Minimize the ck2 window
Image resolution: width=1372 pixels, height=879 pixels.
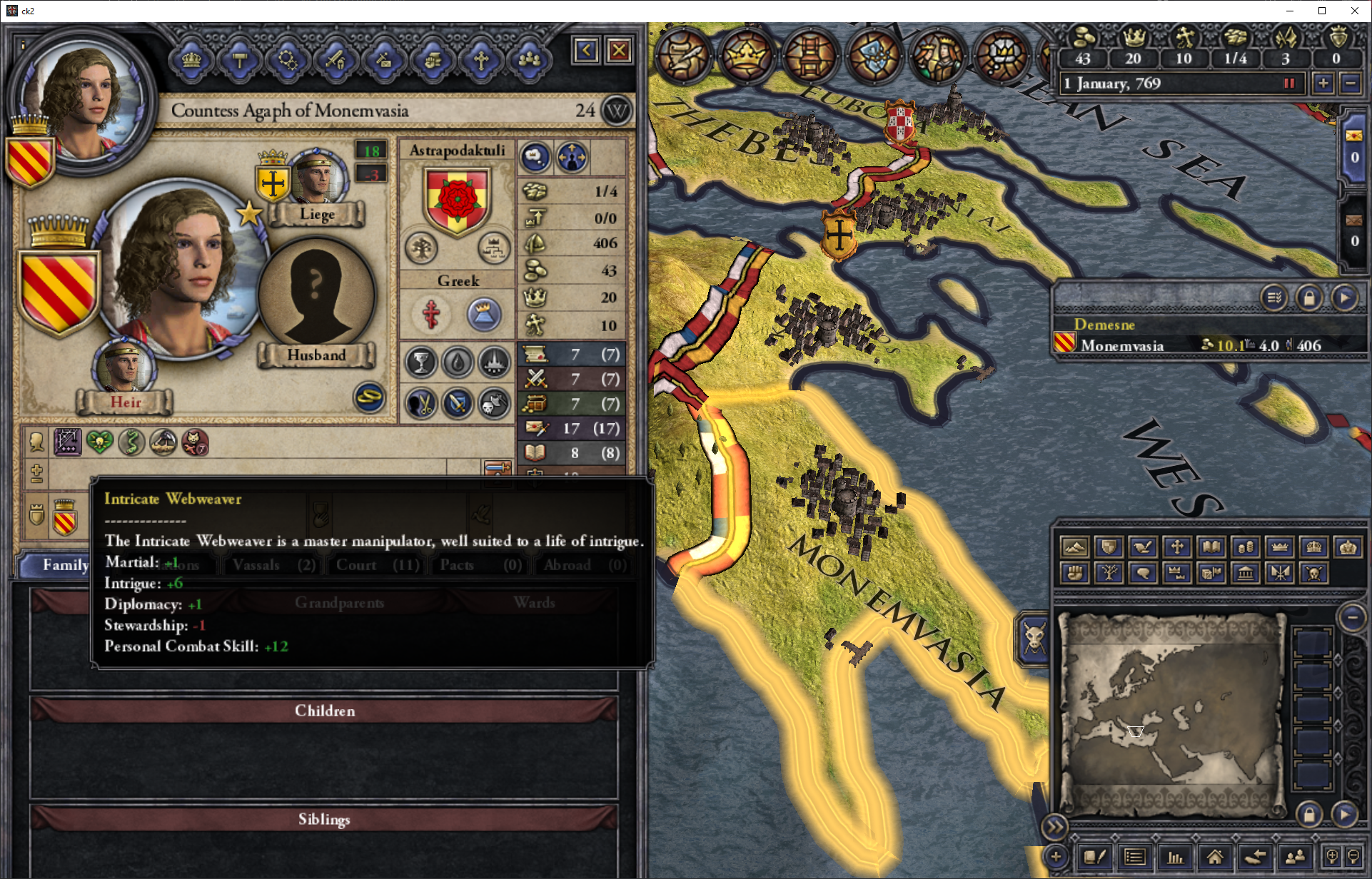(1289, 11)
